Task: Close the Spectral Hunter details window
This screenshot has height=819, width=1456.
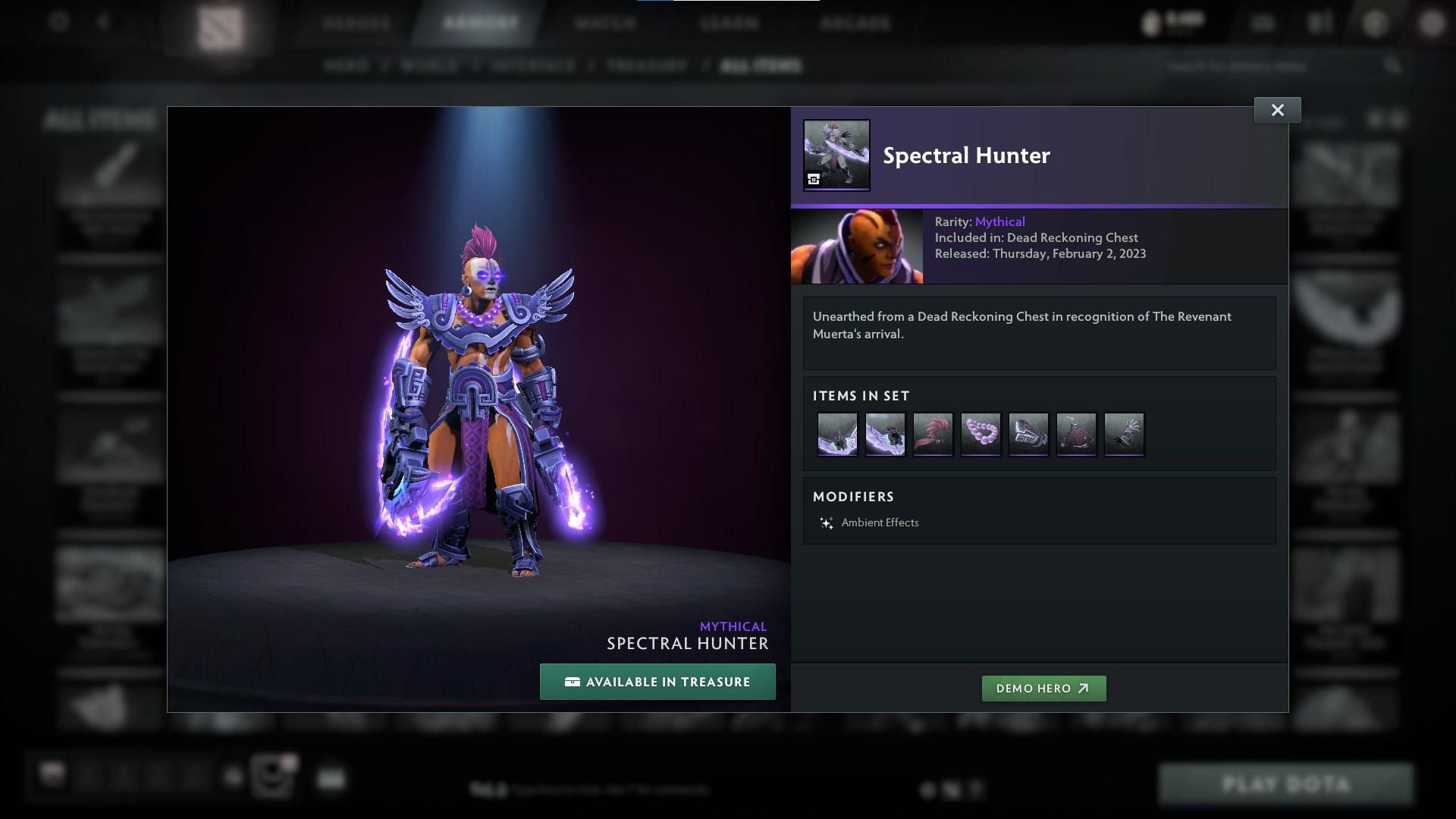Action: pos(1277,109)
